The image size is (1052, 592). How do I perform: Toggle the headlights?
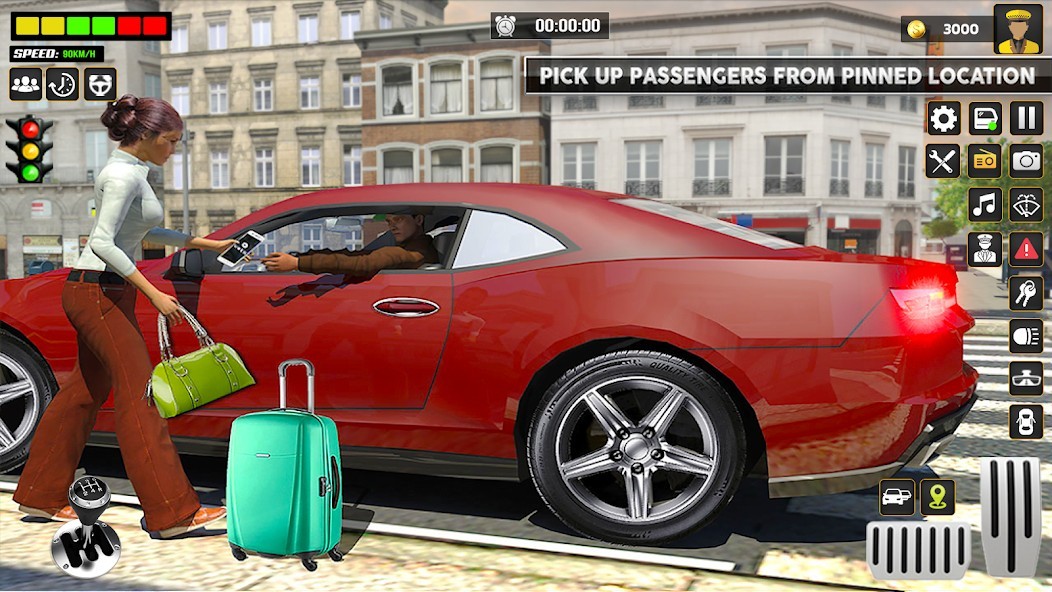(1026, 335)
